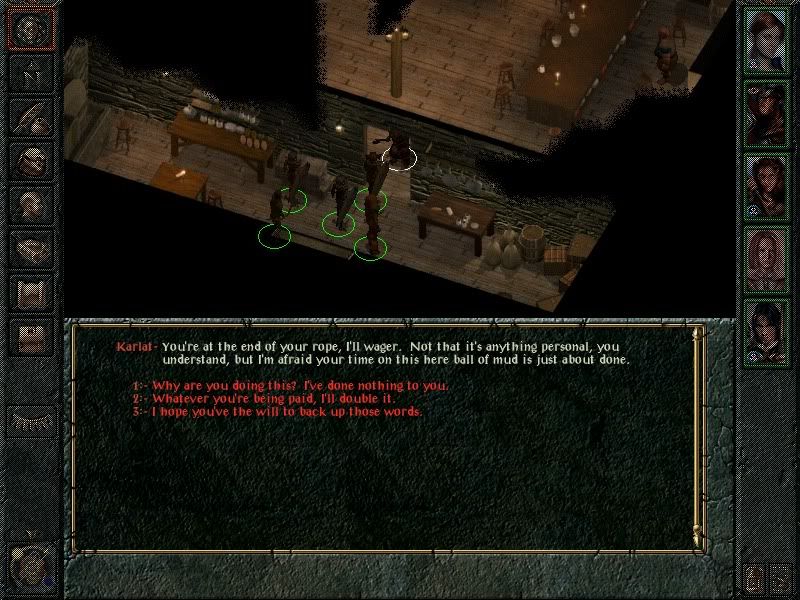Open the area map with the compass icon
Screen dimensions: 800x600
29,73
